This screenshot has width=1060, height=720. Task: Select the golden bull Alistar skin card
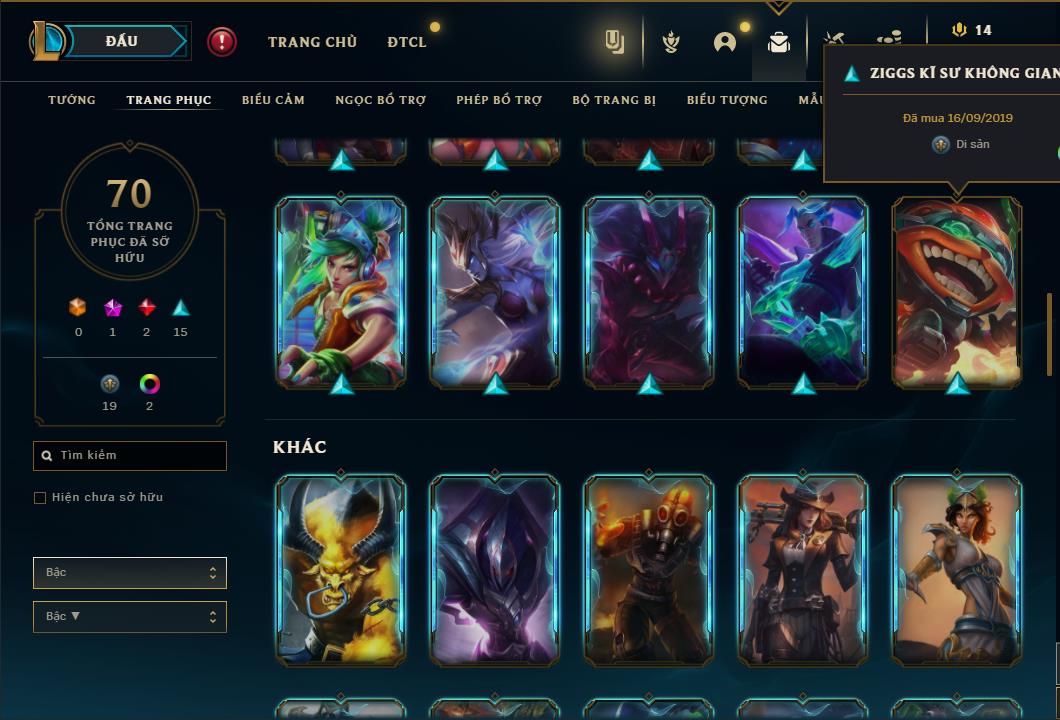tap(341, 569)
